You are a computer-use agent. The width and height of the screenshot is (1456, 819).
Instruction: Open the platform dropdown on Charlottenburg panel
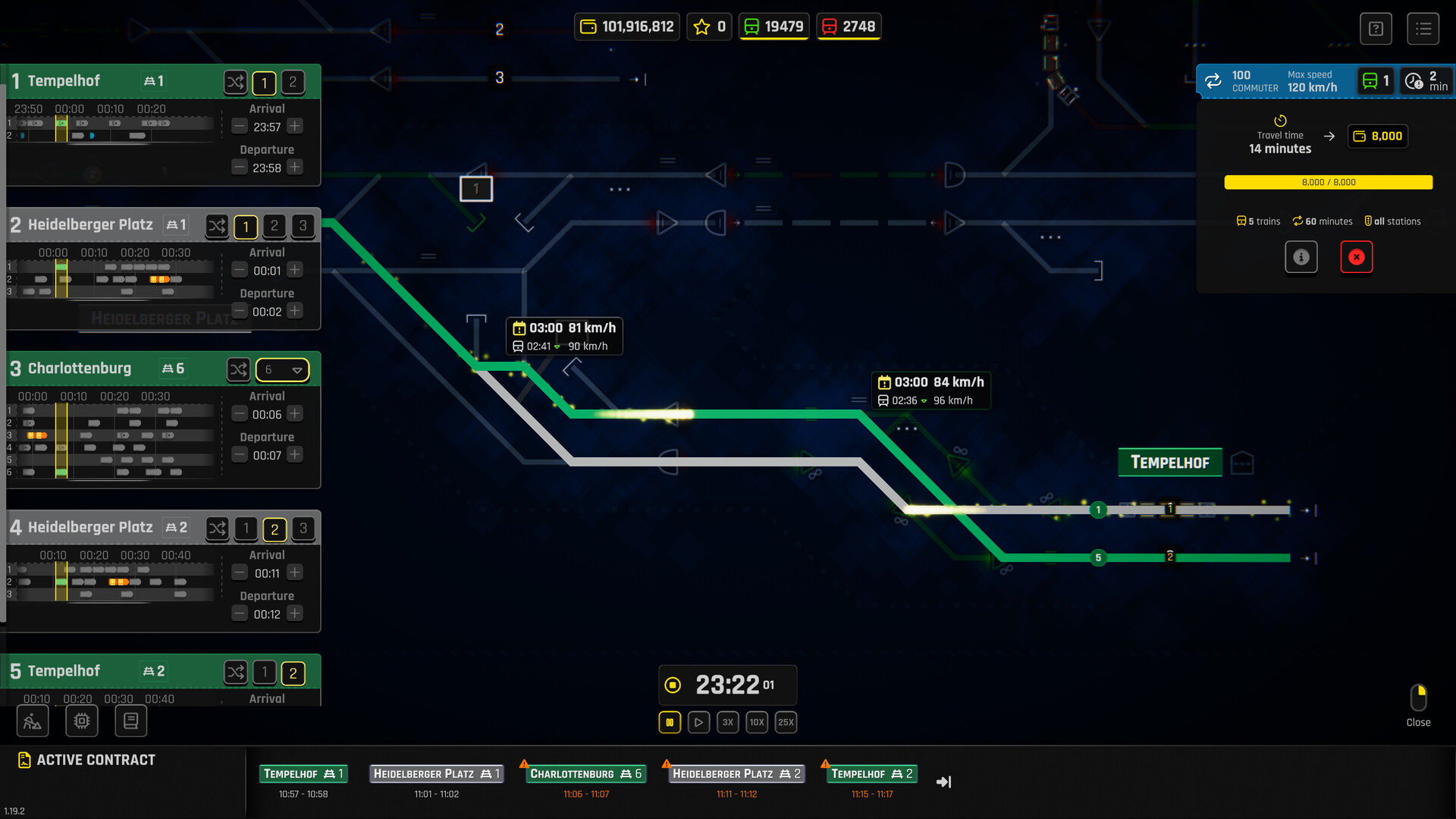pyautogui.click(x=282, y=369)
